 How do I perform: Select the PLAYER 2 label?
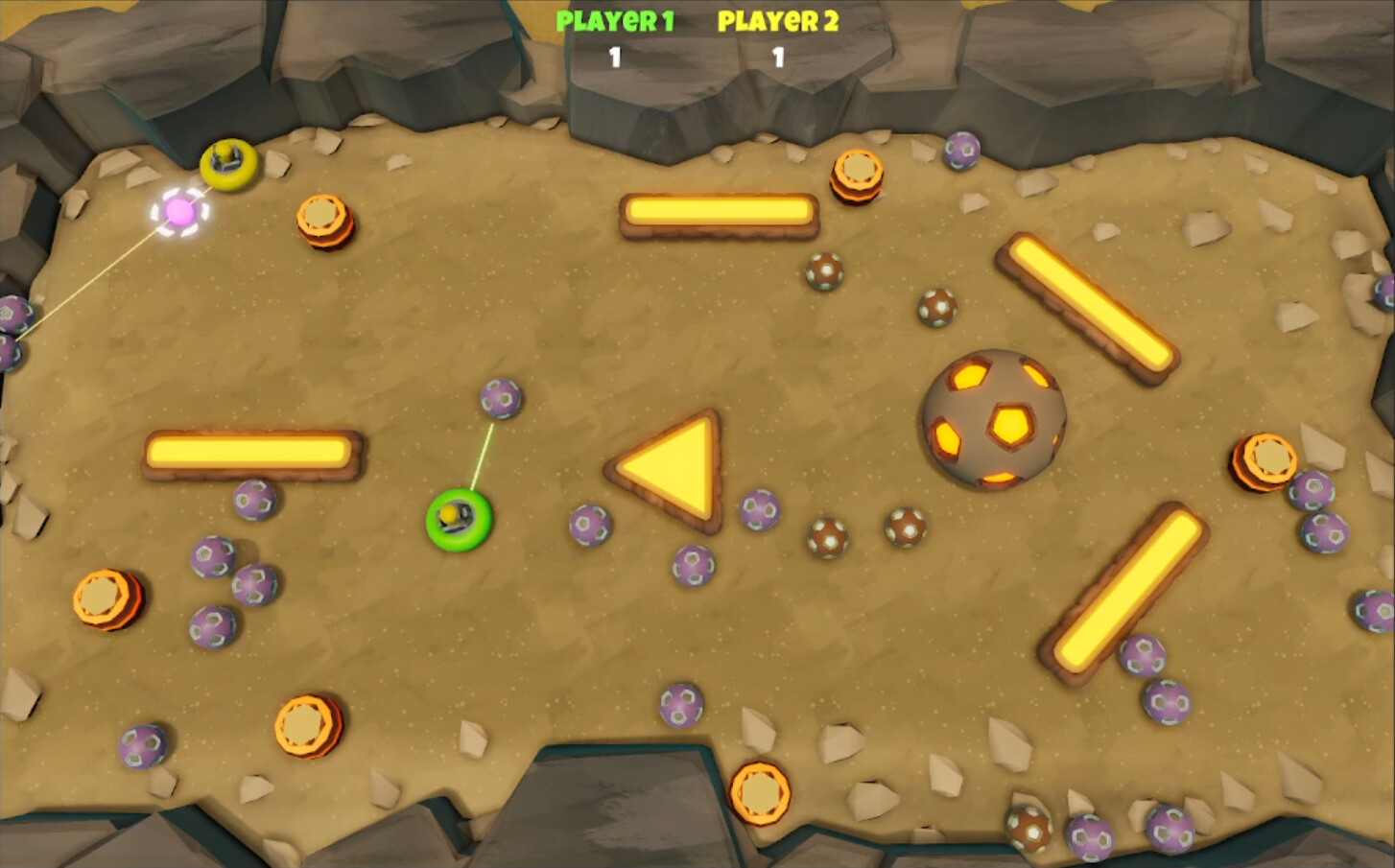(x=777, y=21)
